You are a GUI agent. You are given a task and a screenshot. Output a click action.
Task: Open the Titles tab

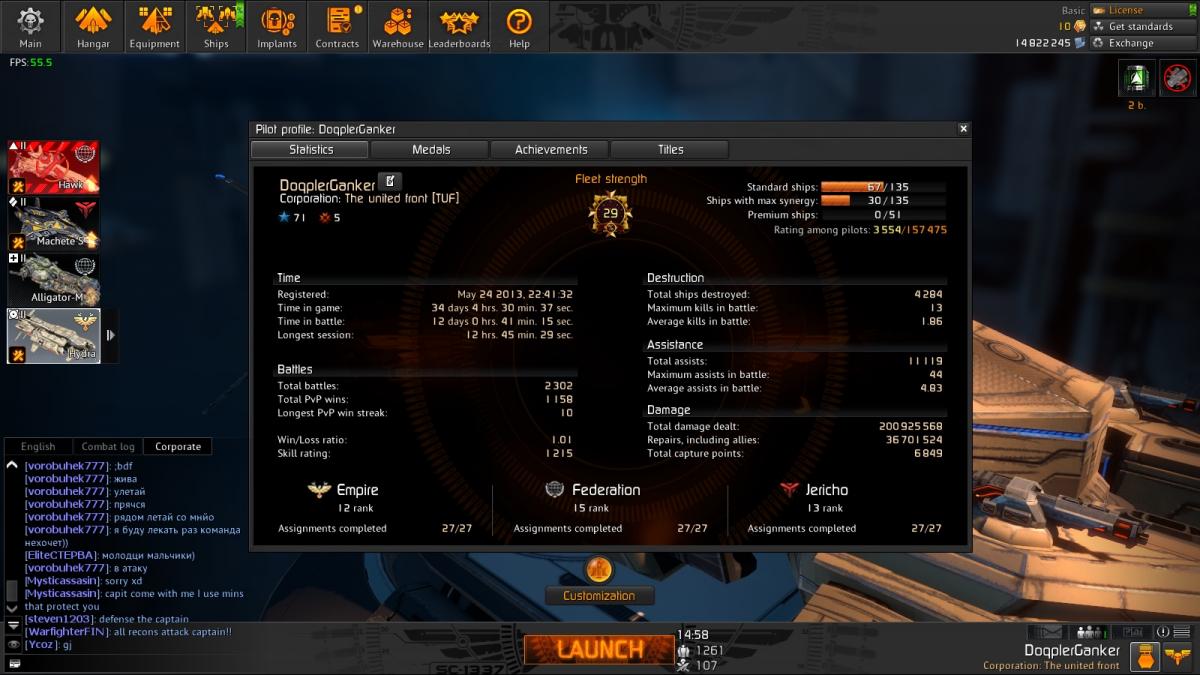click(670, 149)
